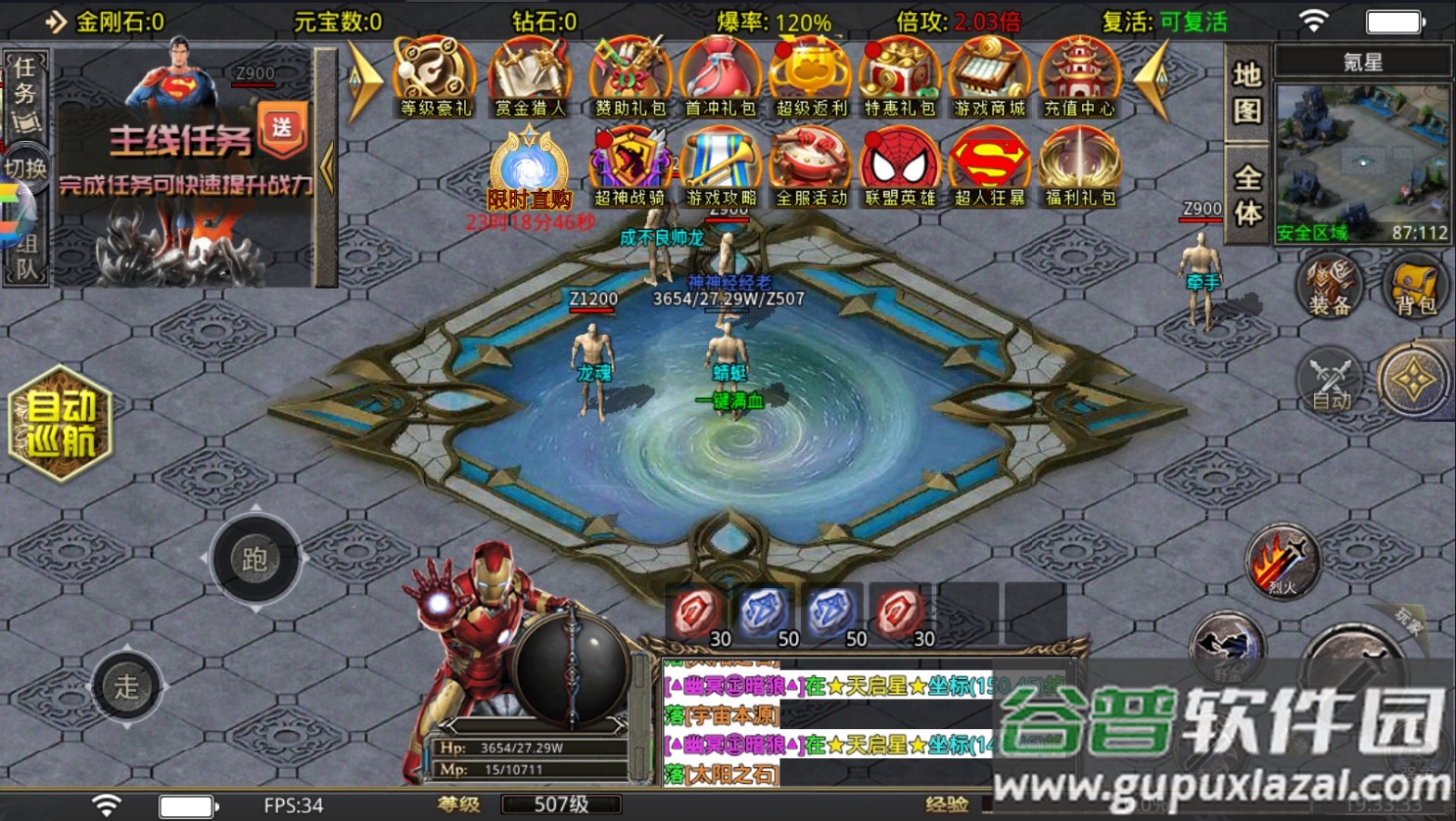Toggle the 自动巡航 auto cruise button
The image size is (1456, 821).
60,423
